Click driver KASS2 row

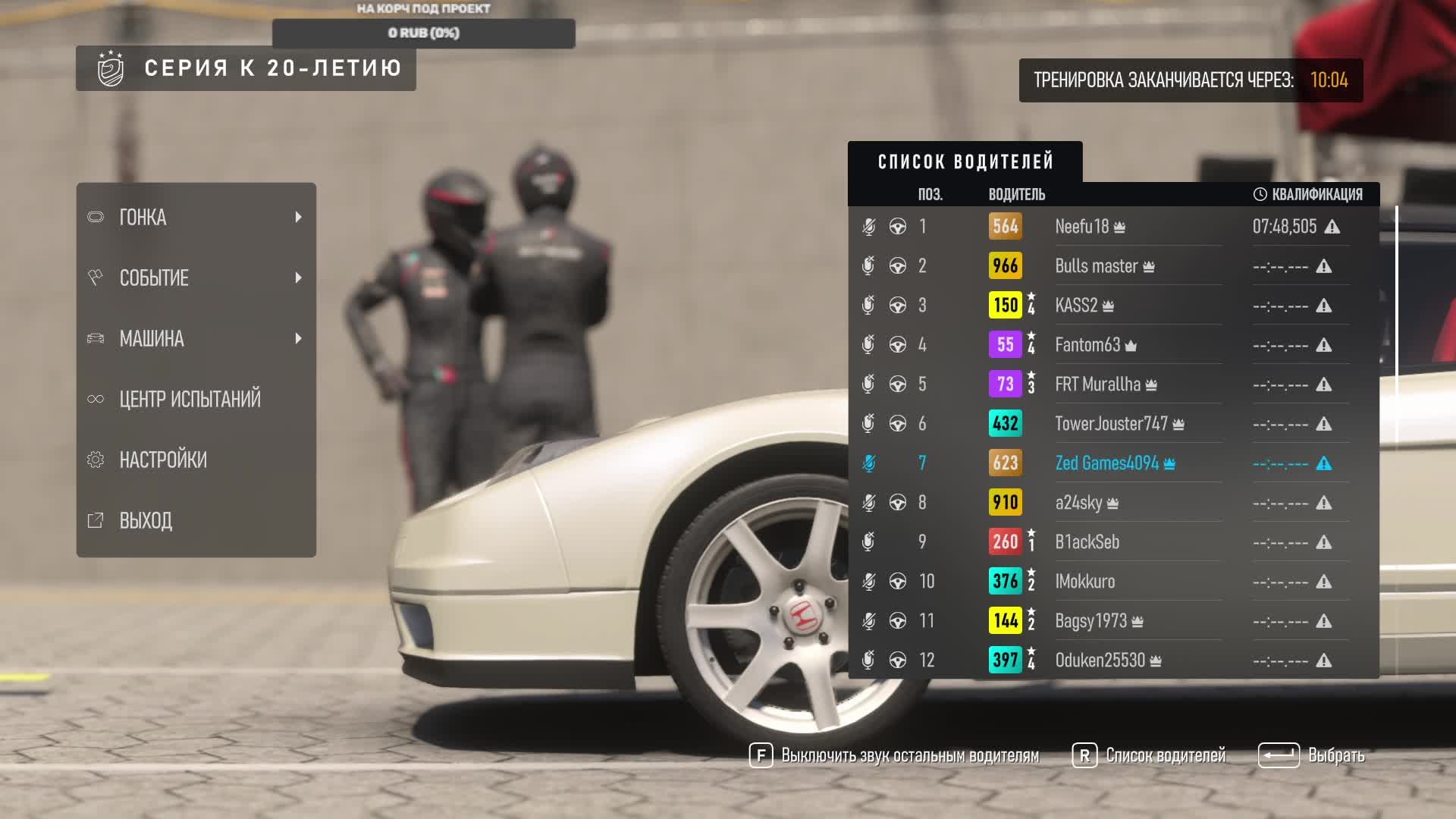coord(1077,306)
